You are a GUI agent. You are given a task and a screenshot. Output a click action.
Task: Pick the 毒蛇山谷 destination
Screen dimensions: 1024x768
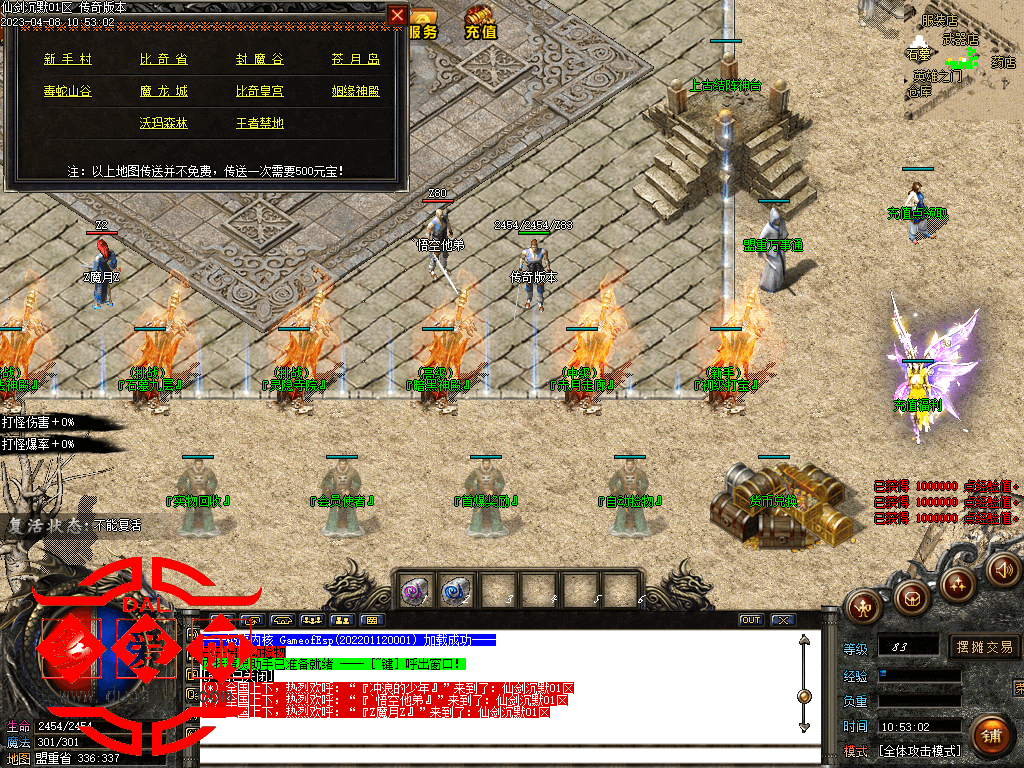click(x=68, y=91)
